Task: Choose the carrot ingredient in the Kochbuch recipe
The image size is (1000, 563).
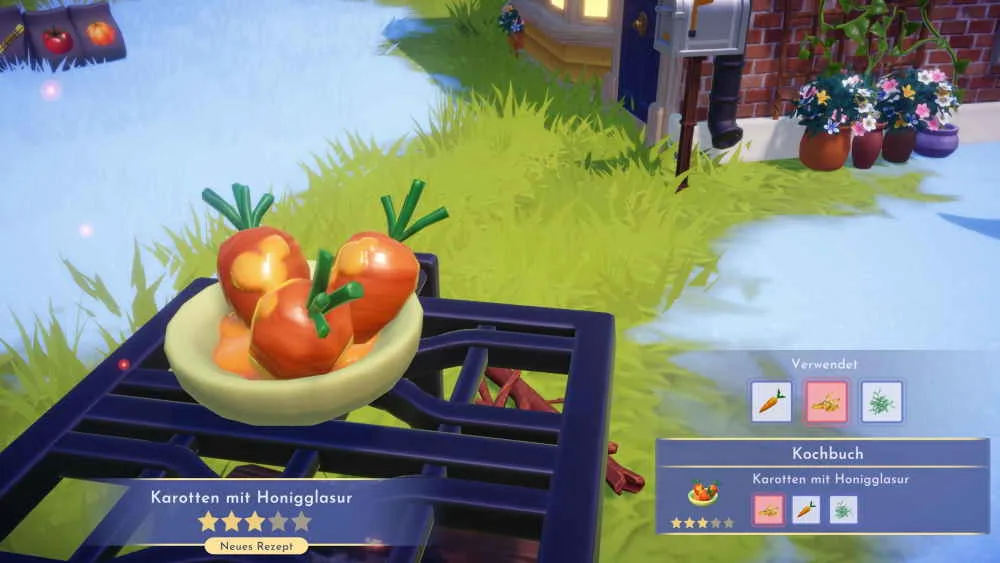Action: pos(806,510)
